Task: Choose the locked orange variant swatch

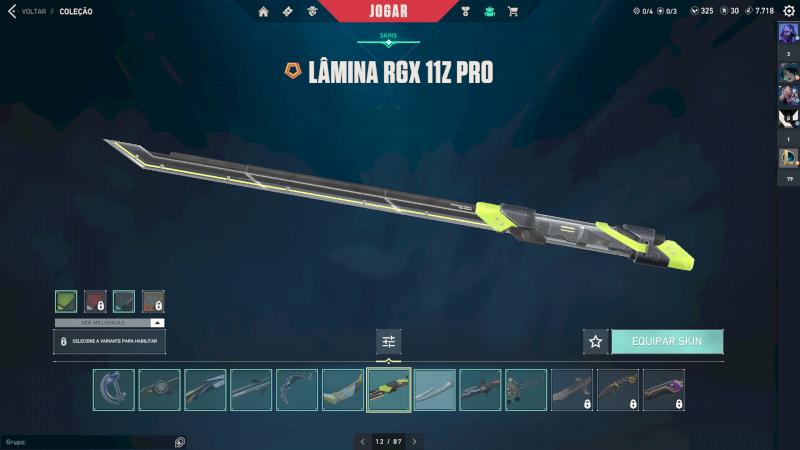Action: [x=153, y=301]
